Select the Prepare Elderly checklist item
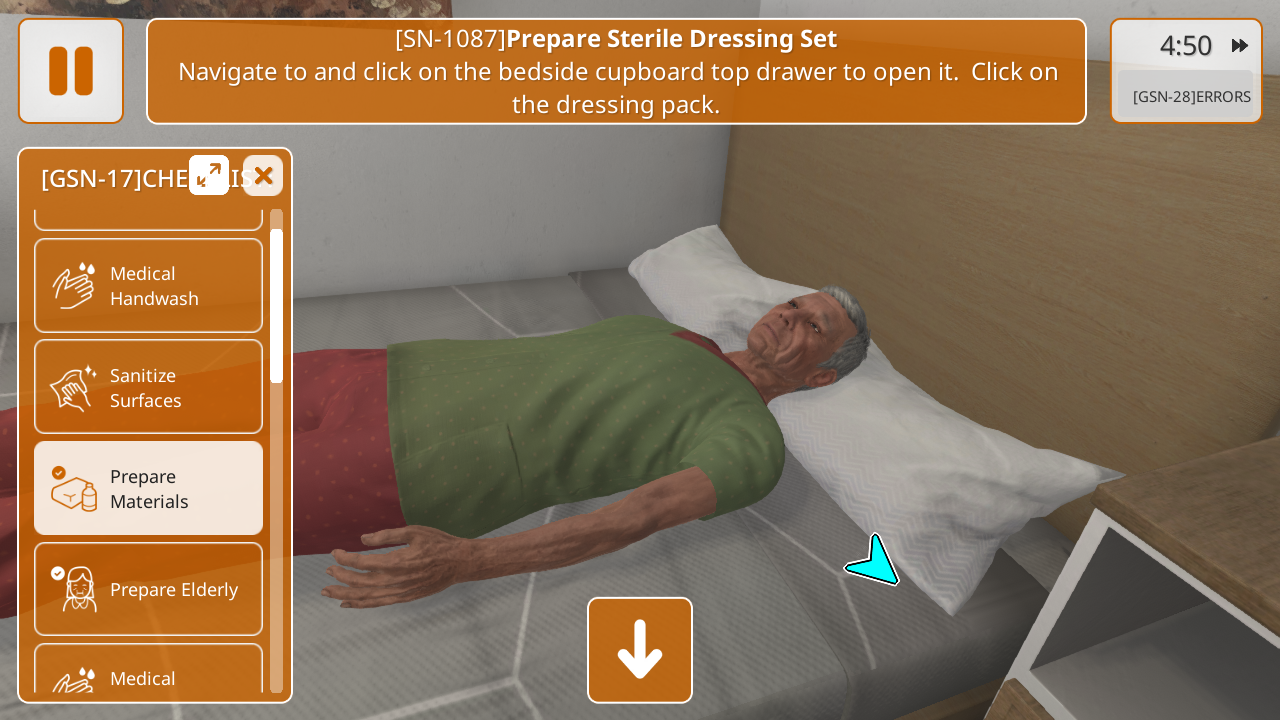This screenshot has height=720, width=1280. (x=149, y=589)
